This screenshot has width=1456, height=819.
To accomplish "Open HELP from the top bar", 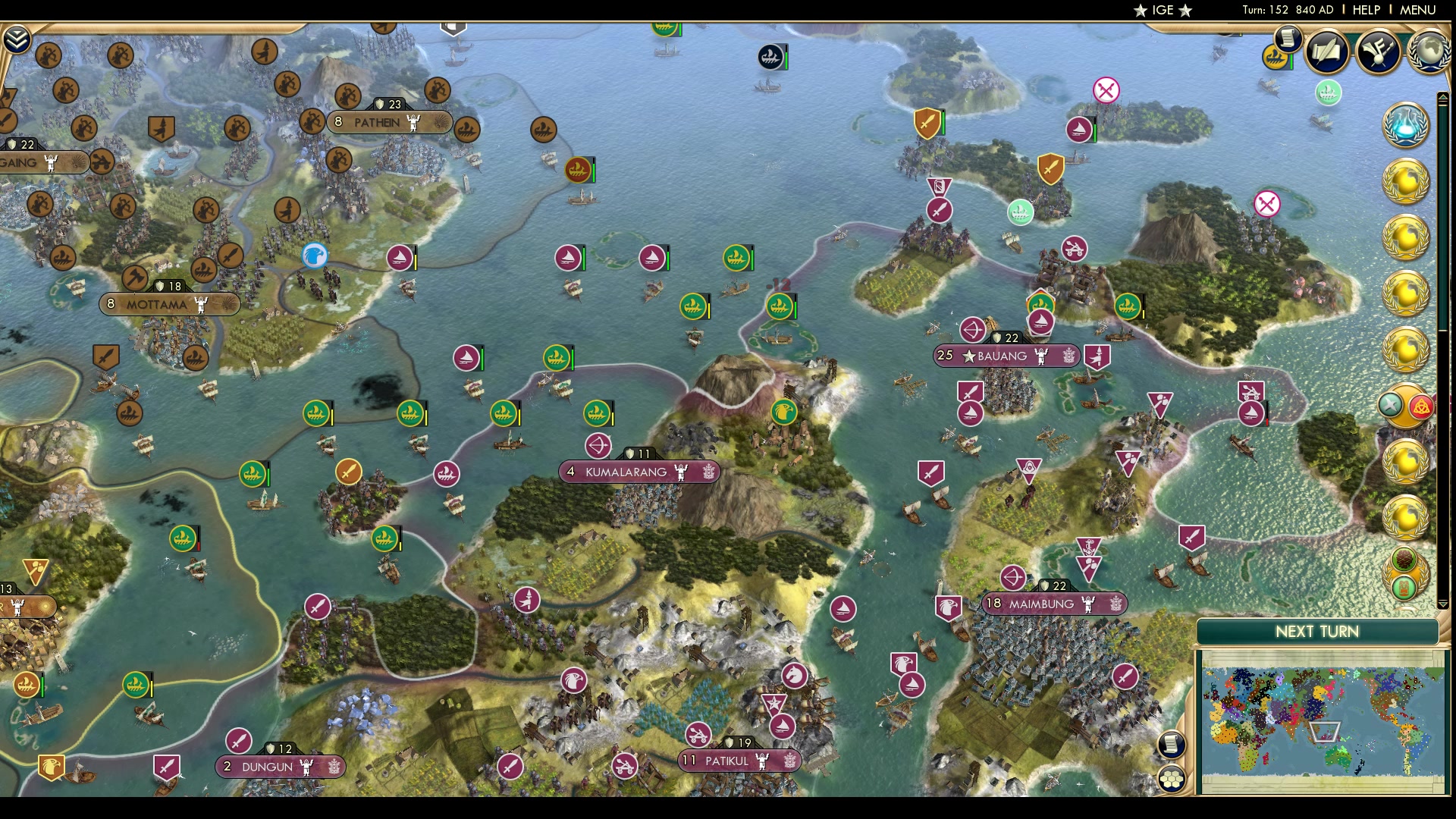I will pos(1365,10).
